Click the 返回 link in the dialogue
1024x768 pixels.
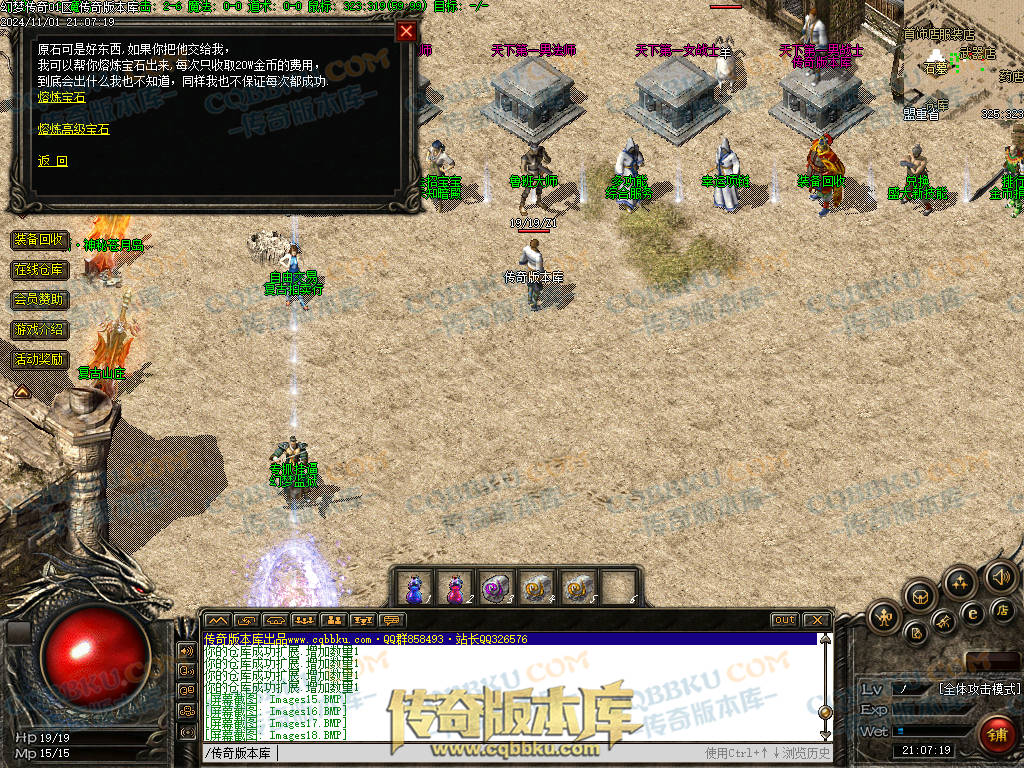[53, 161]
